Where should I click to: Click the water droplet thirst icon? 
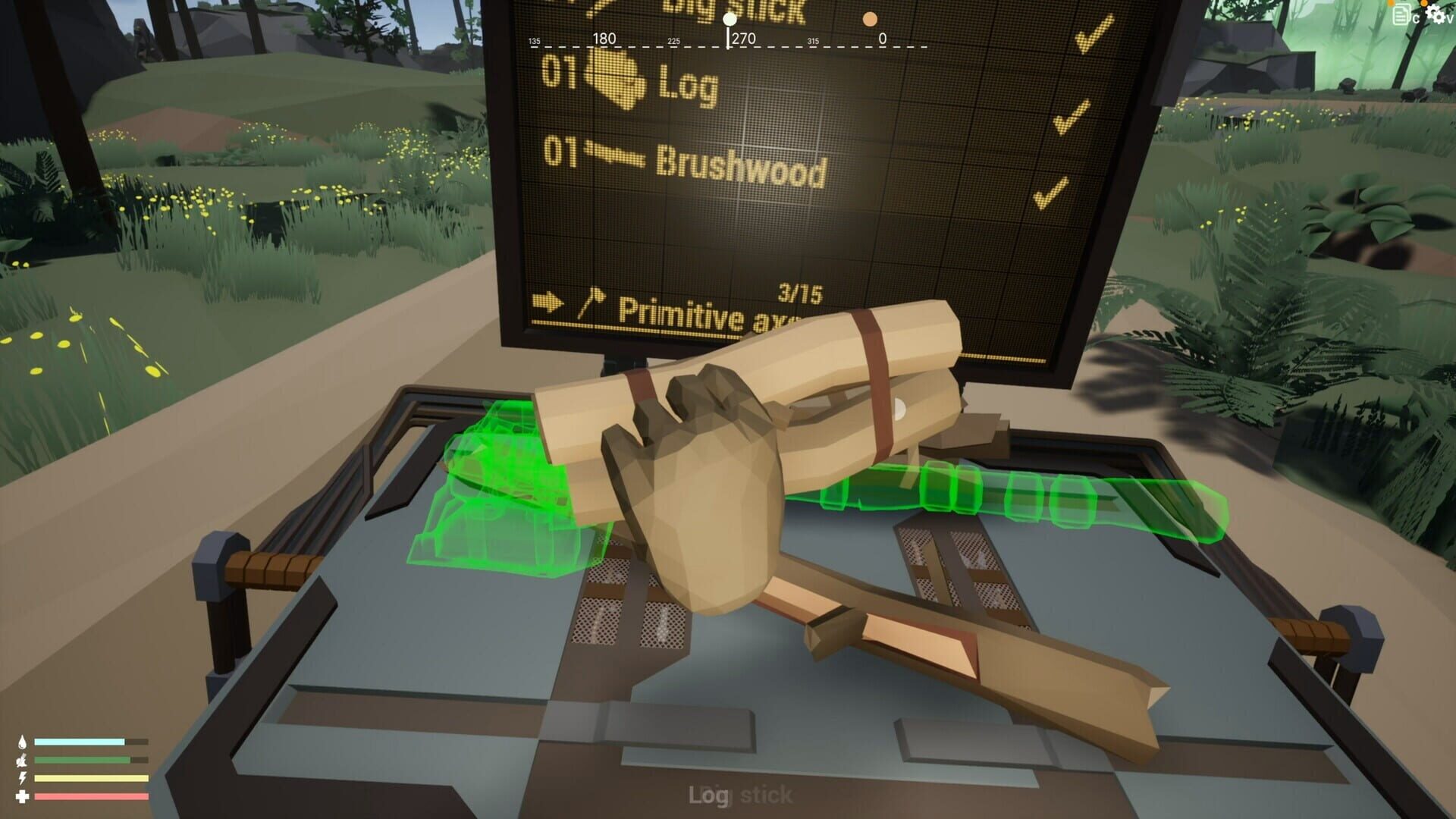[x=22, y=741]
